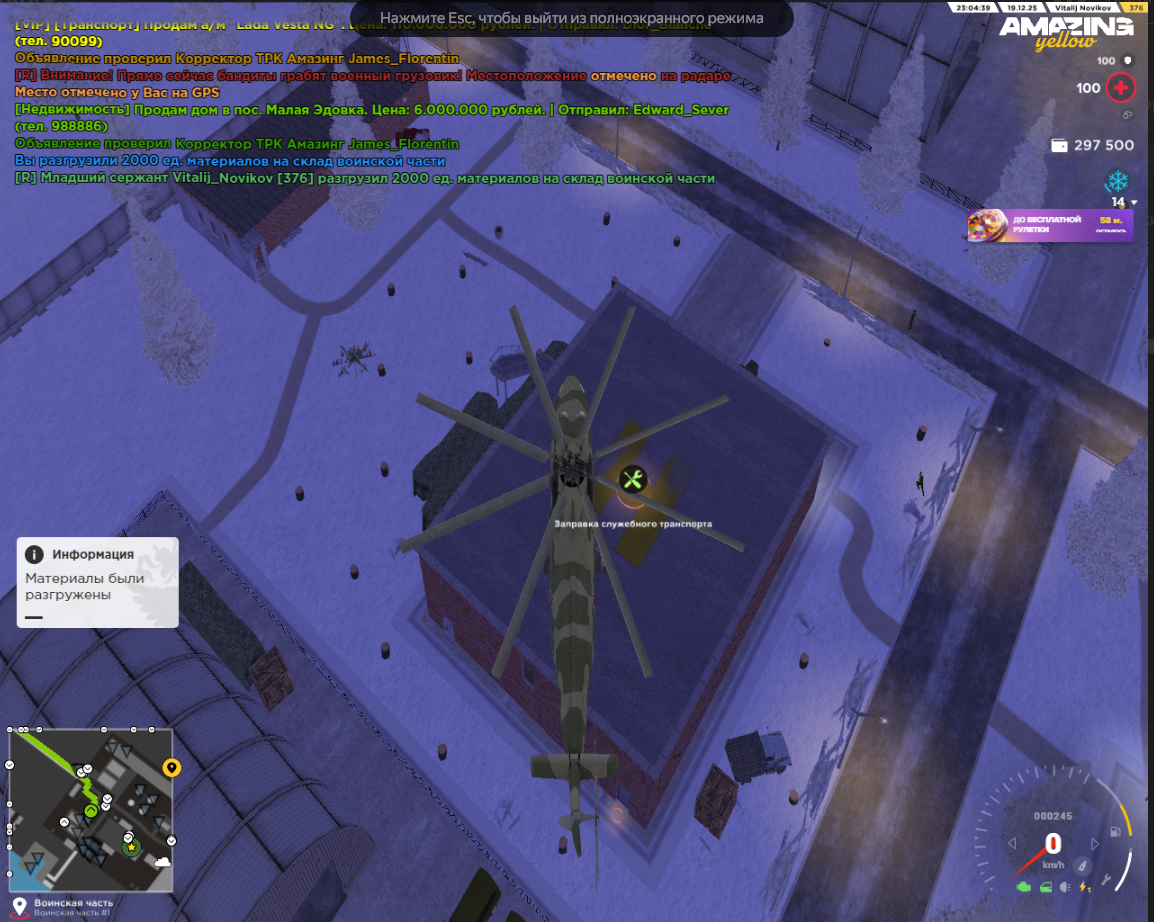
Task: Click the fuel pump icon on speedometer
Action: point(1115,832)
